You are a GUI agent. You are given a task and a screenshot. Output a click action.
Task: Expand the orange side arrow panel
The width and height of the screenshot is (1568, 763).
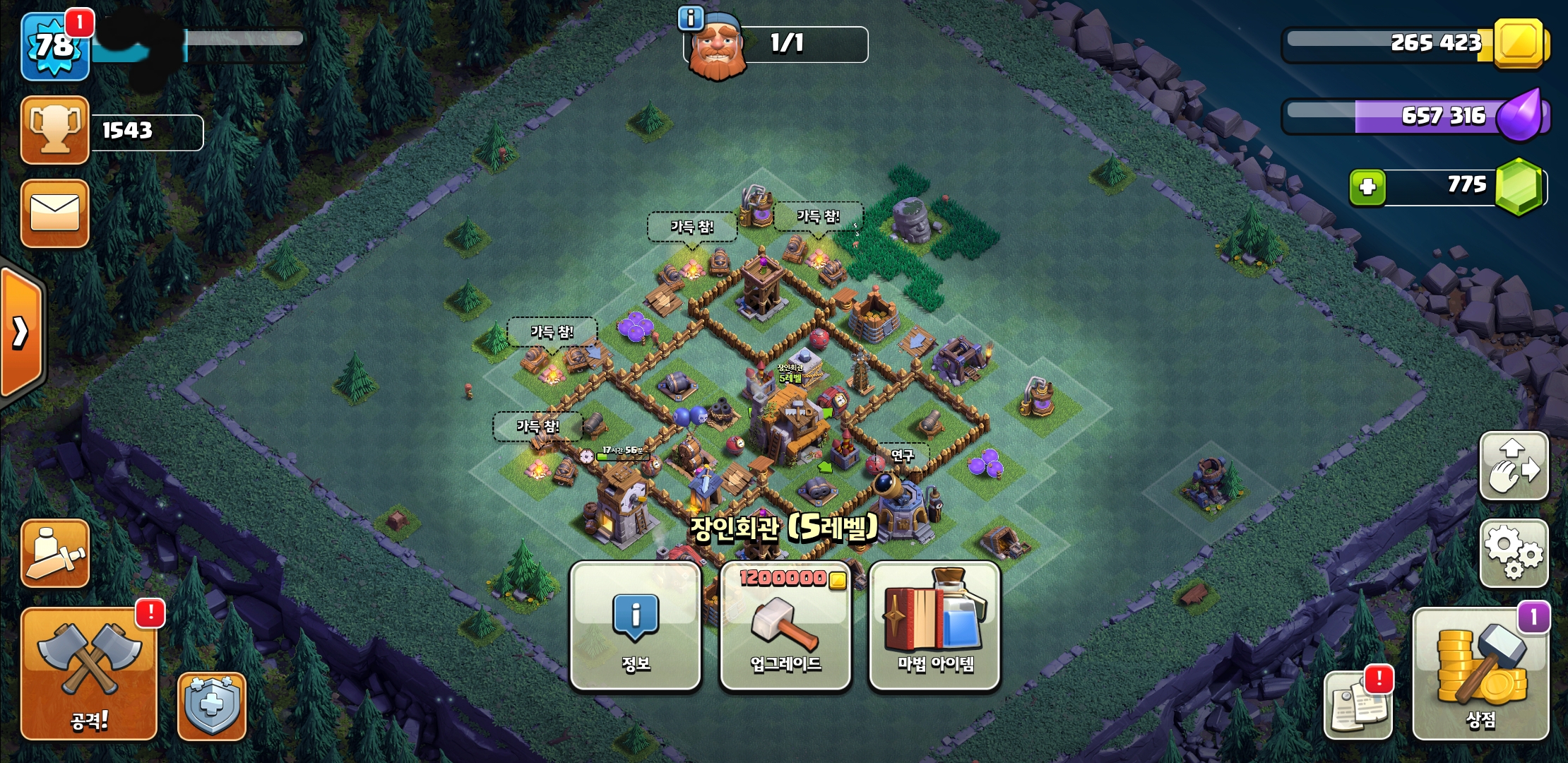coord(21,332)
